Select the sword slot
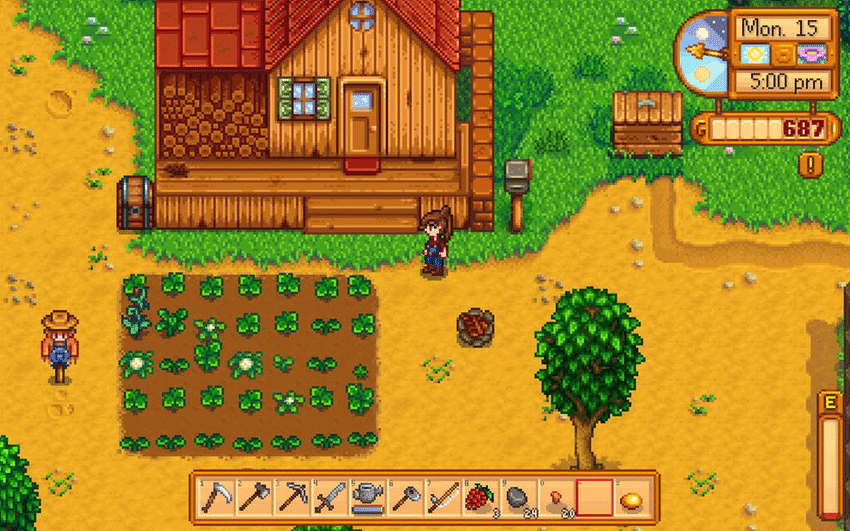This screenshot has height=531, width=850. click(x=328, y=495)
